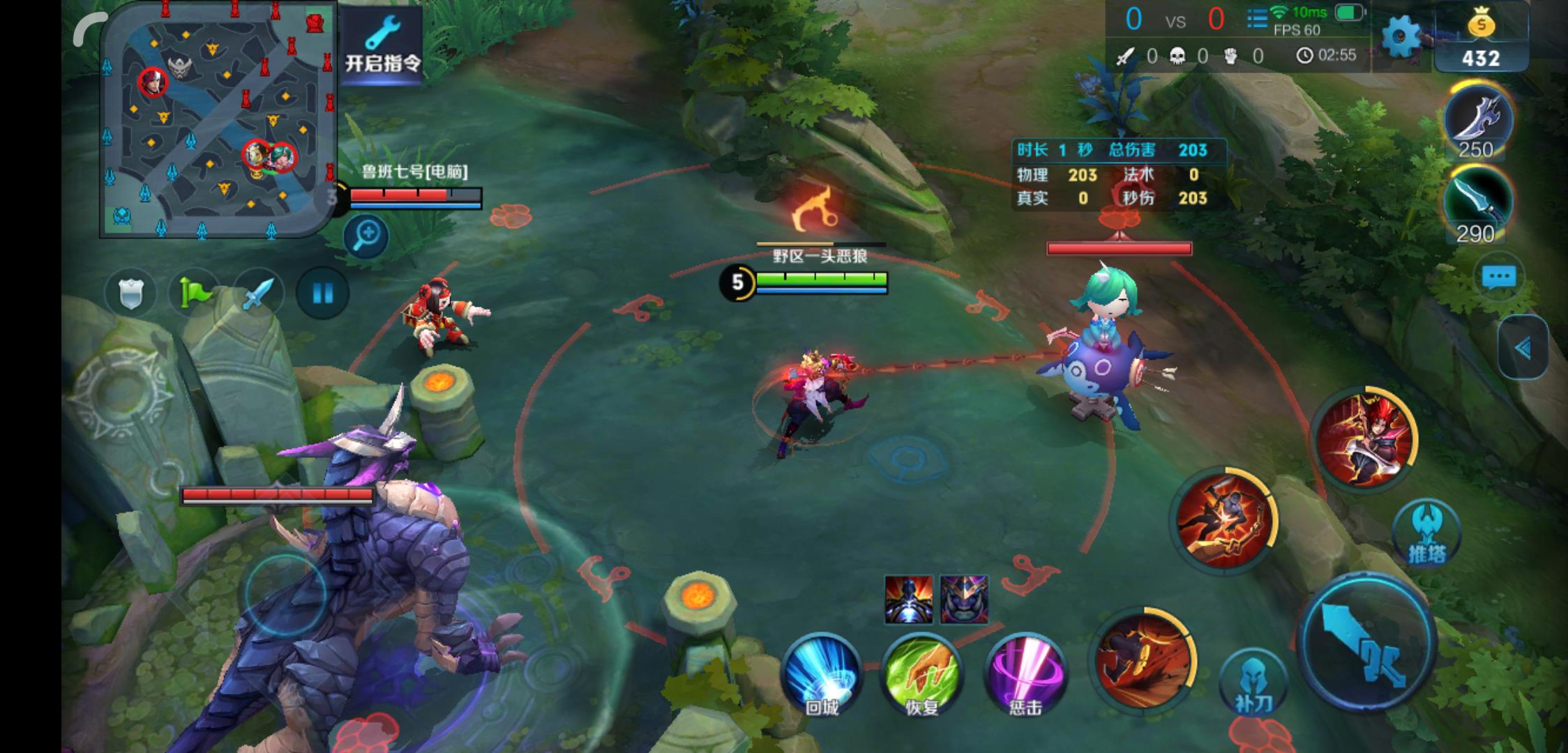Open the 开启指令 wrench panel
Image resolution: width=1568 pixels, height=753 pixels.
[383, 44]
